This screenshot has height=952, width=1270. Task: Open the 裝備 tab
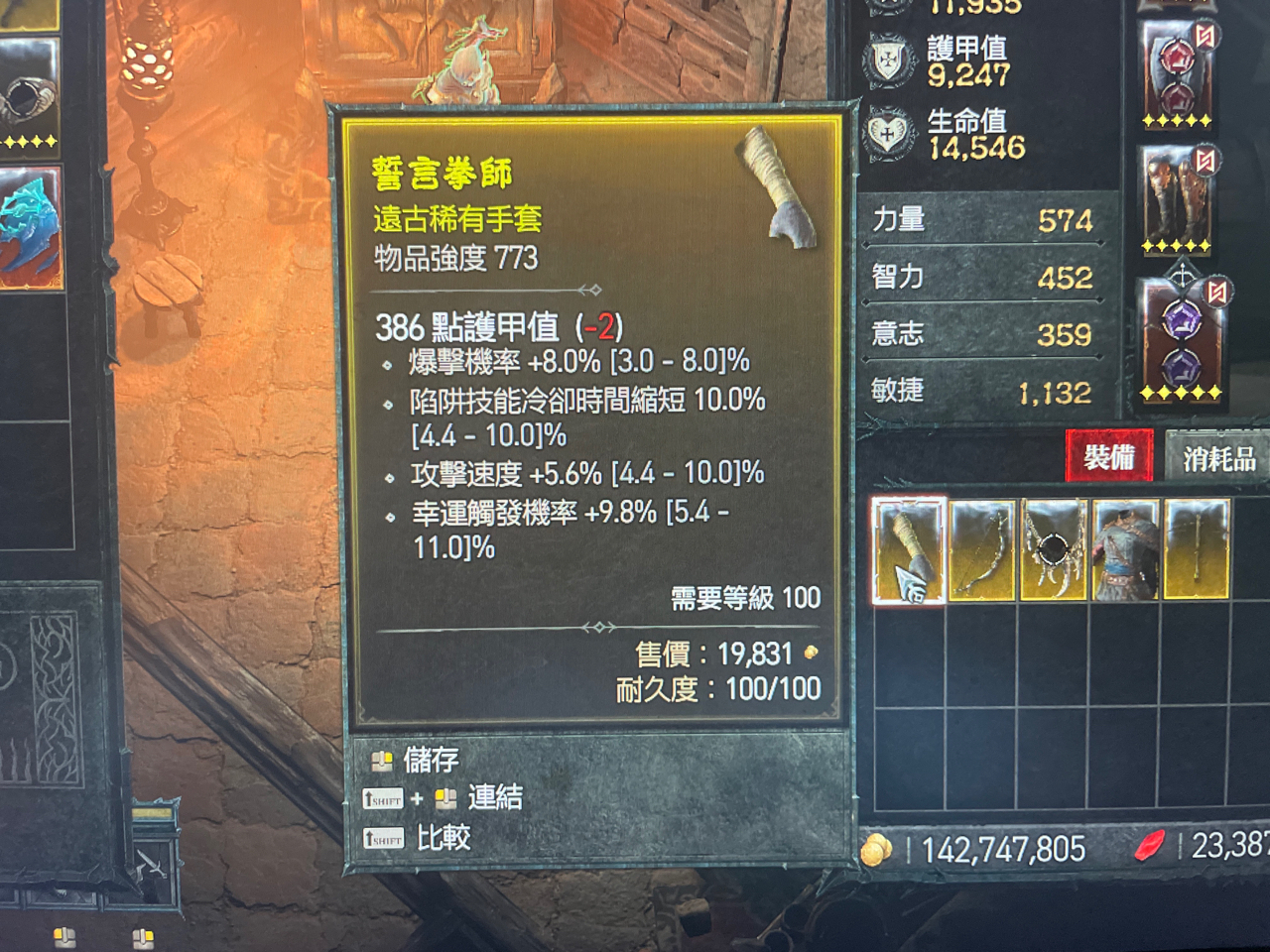click(1107, 459)
